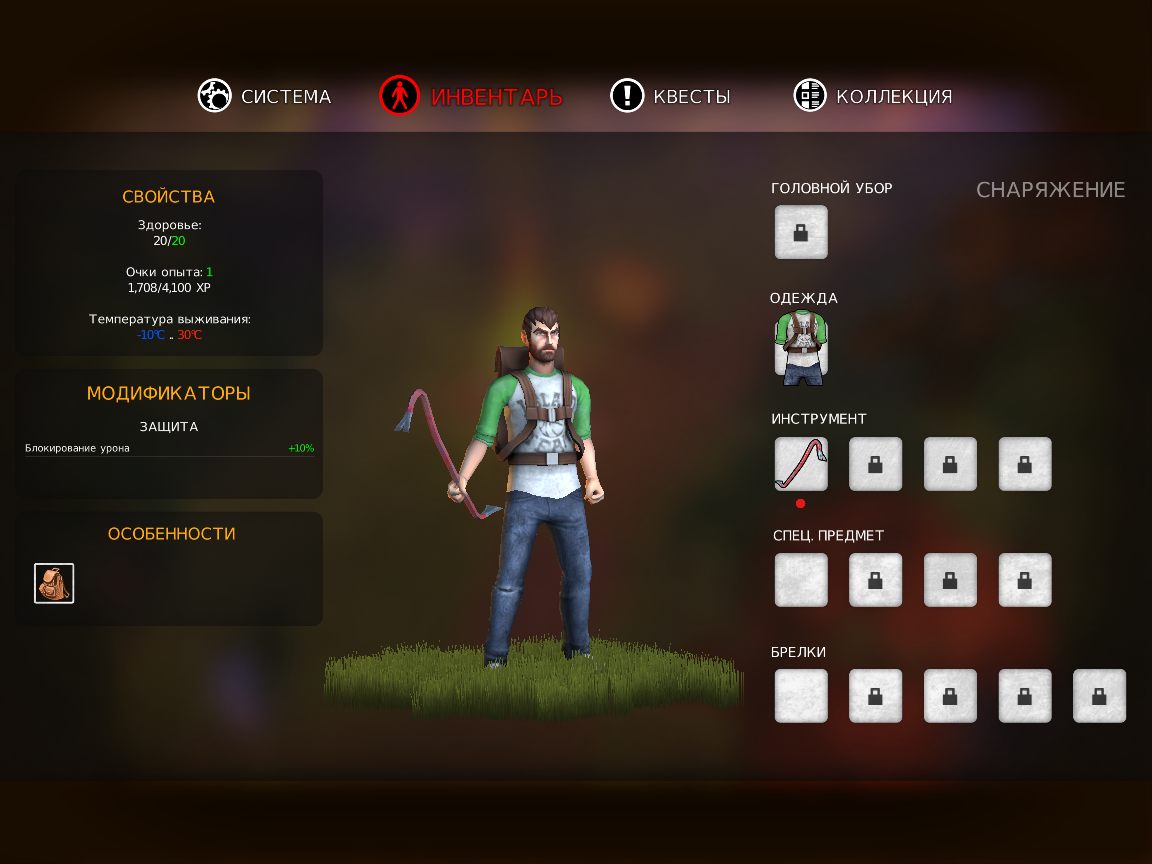Screen dimensions: 1152x864
Task: Switch to the Инвентарь tab
Action: pyautogui.click(x=472, y=96)
